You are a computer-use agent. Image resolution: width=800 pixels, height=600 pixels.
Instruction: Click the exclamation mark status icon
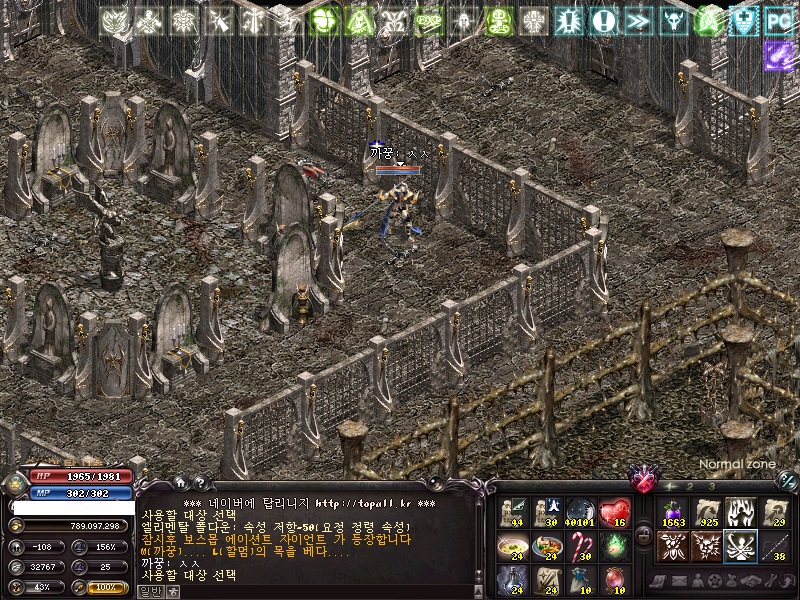[603, 20]
